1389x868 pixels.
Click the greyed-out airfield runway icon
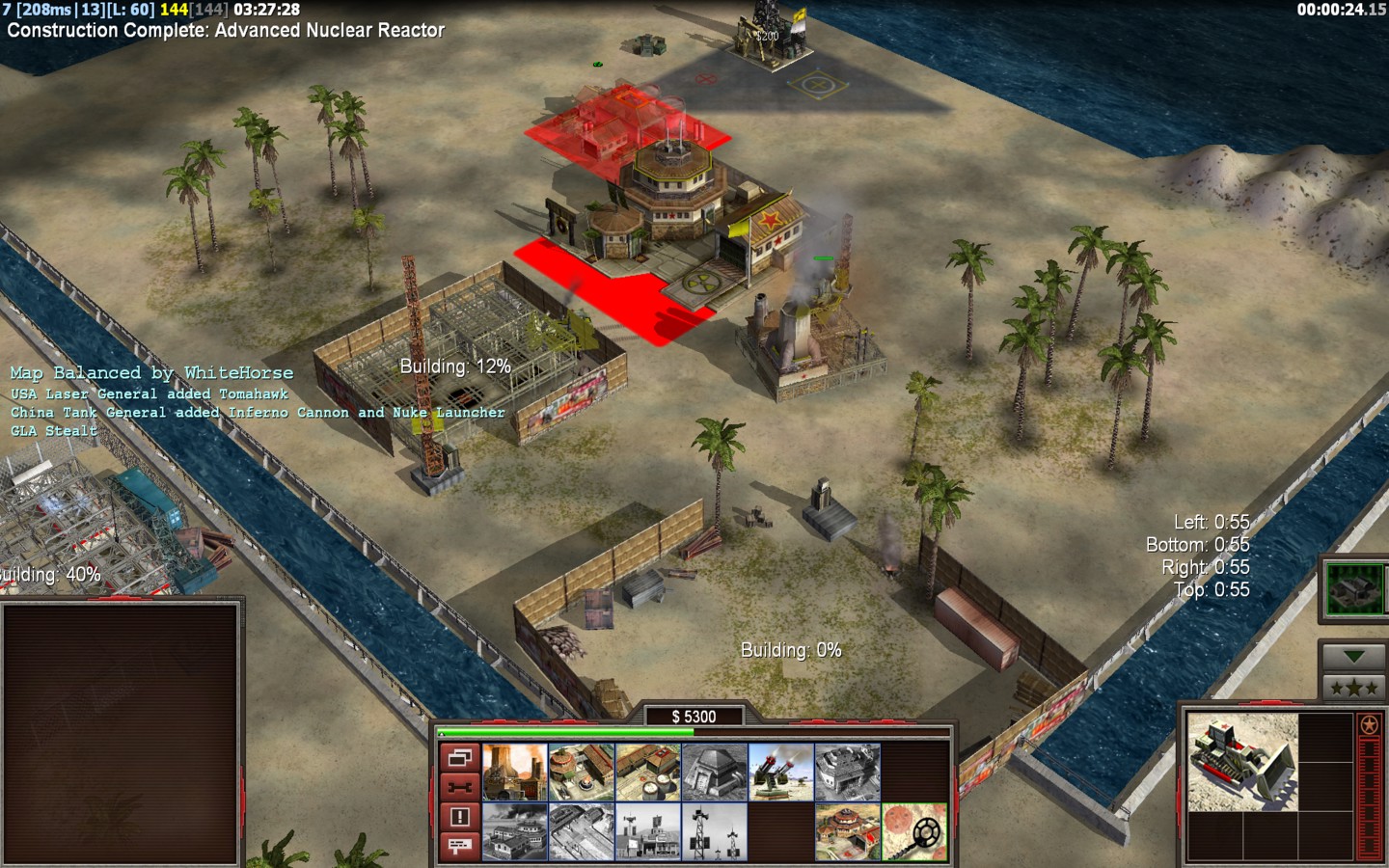coord(581,831)
